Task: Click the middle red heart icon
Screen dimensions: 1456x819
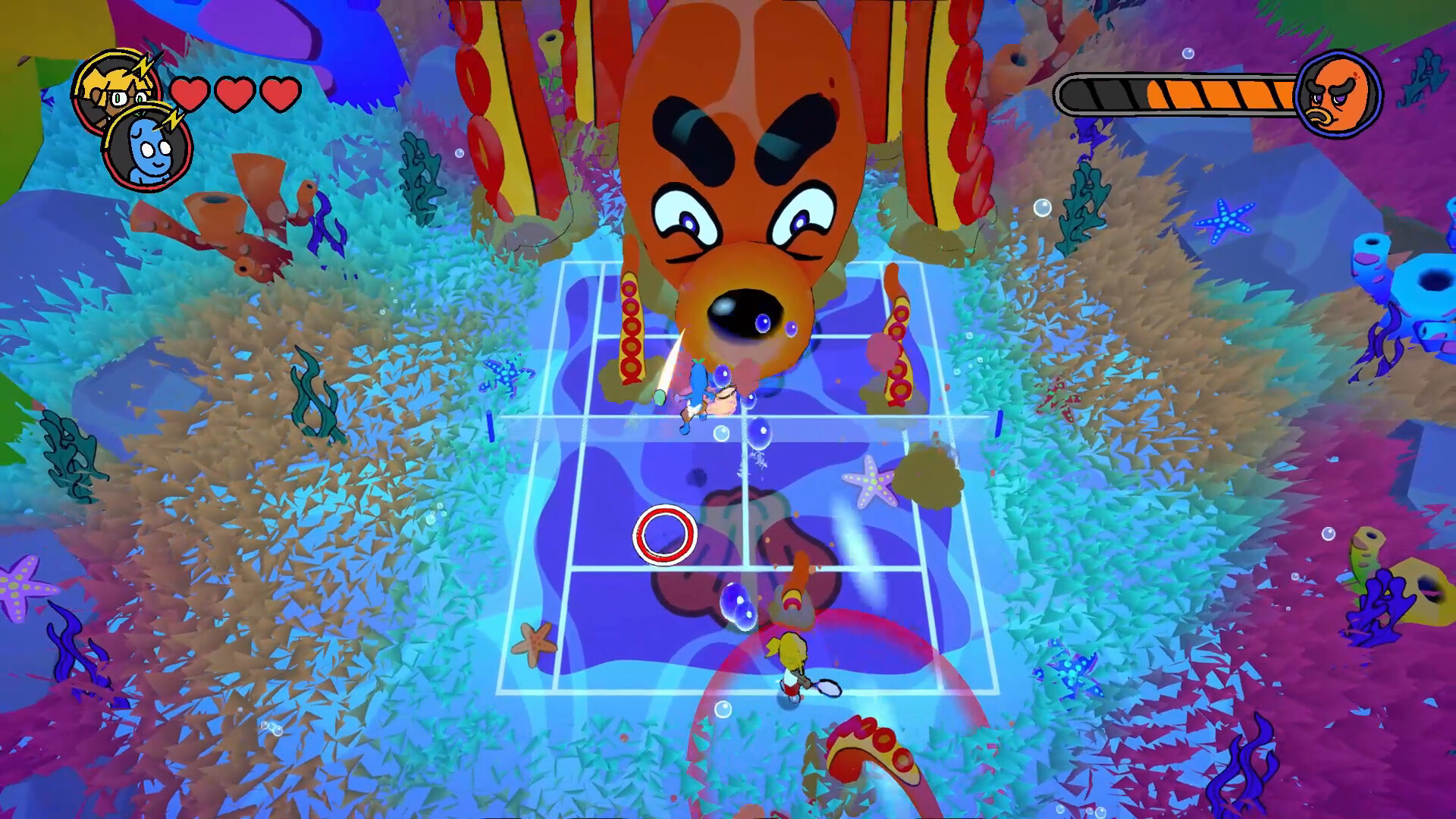Action: tap(235, 94)
